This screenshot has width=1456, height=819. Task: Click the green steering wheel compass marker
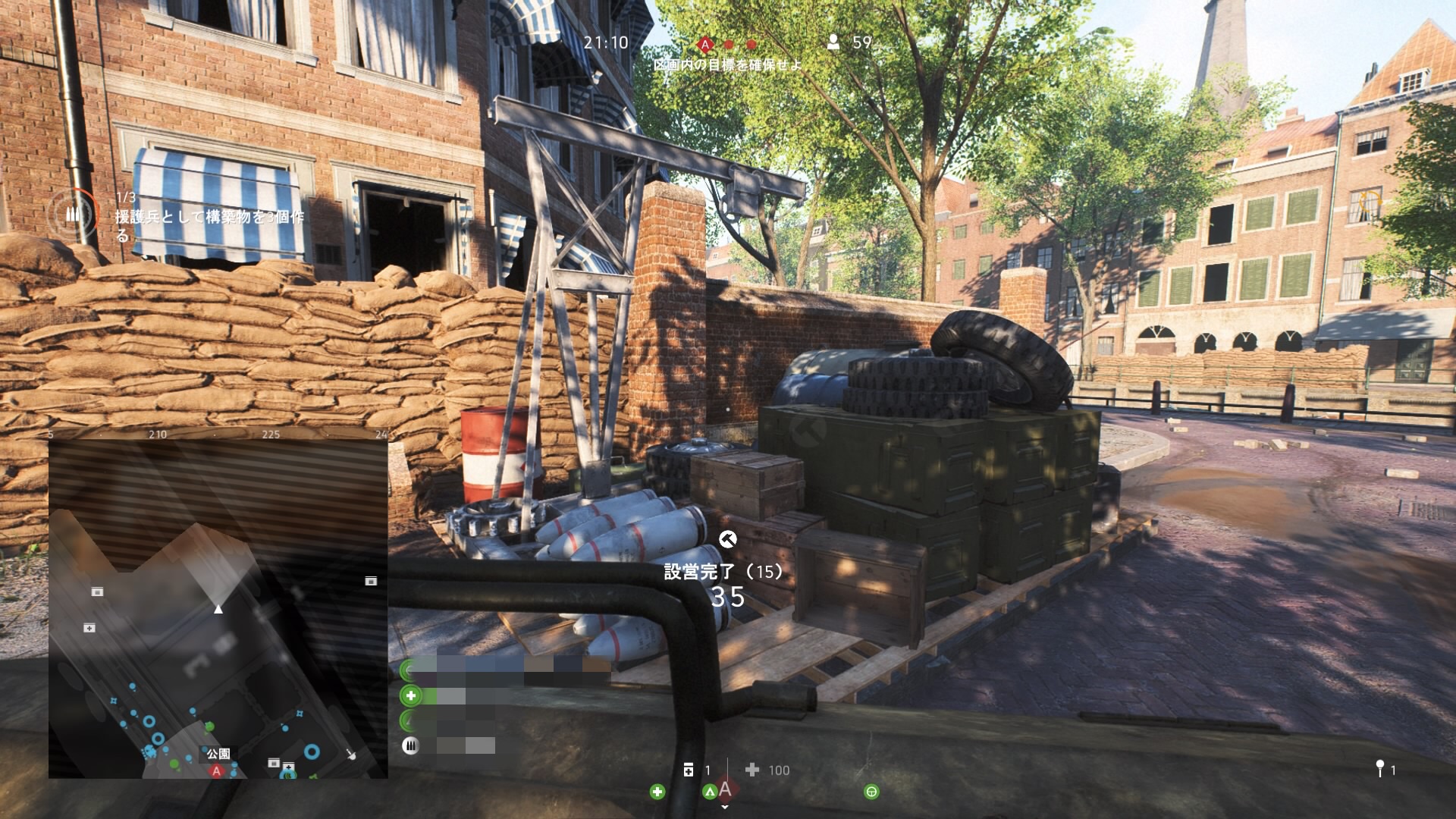click(871, 792)
